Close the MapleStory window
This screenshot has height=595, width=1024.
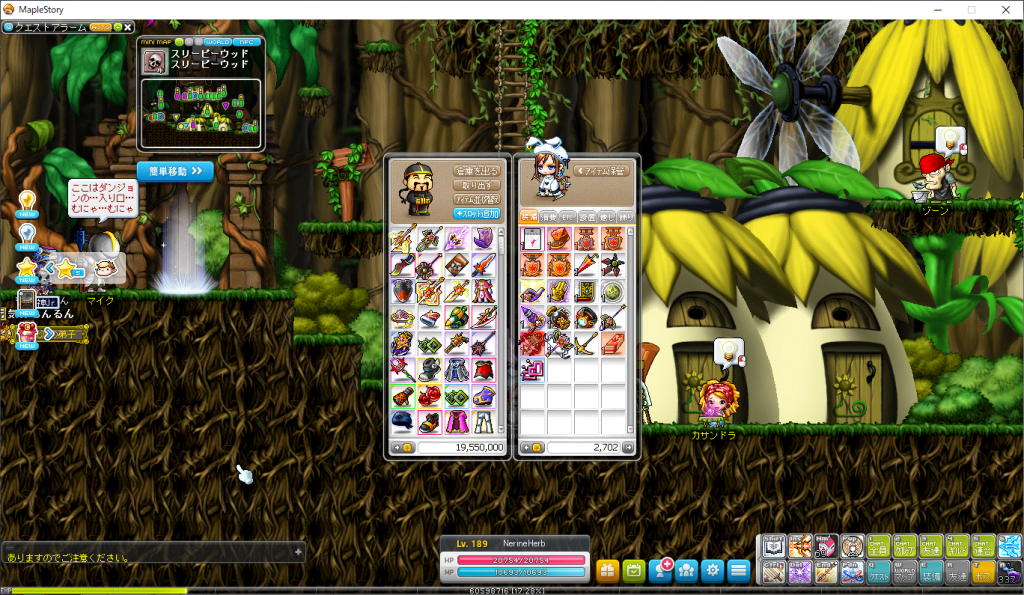(1003, 9)
